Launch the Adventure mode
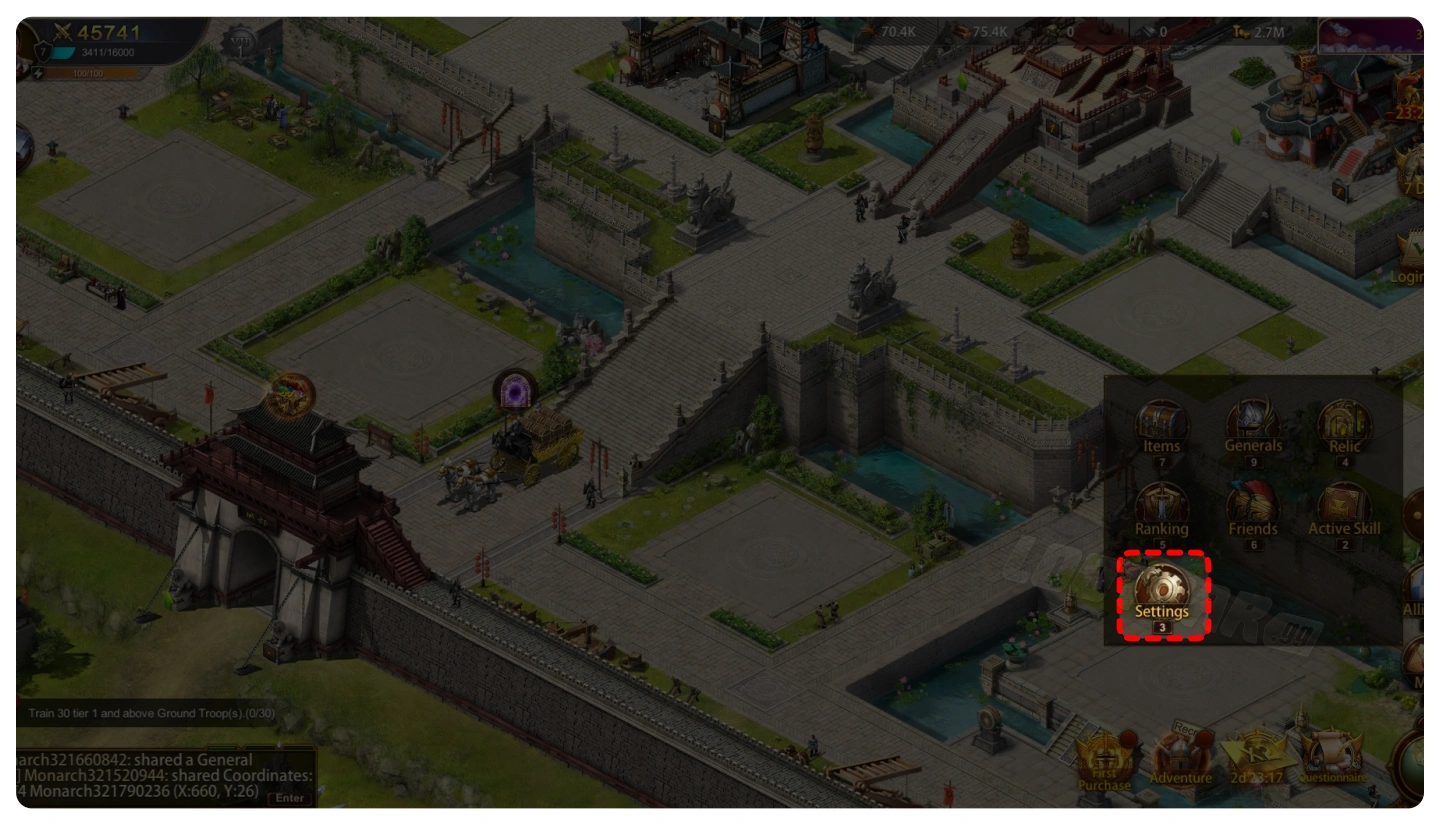 [x=1180, y=762]
